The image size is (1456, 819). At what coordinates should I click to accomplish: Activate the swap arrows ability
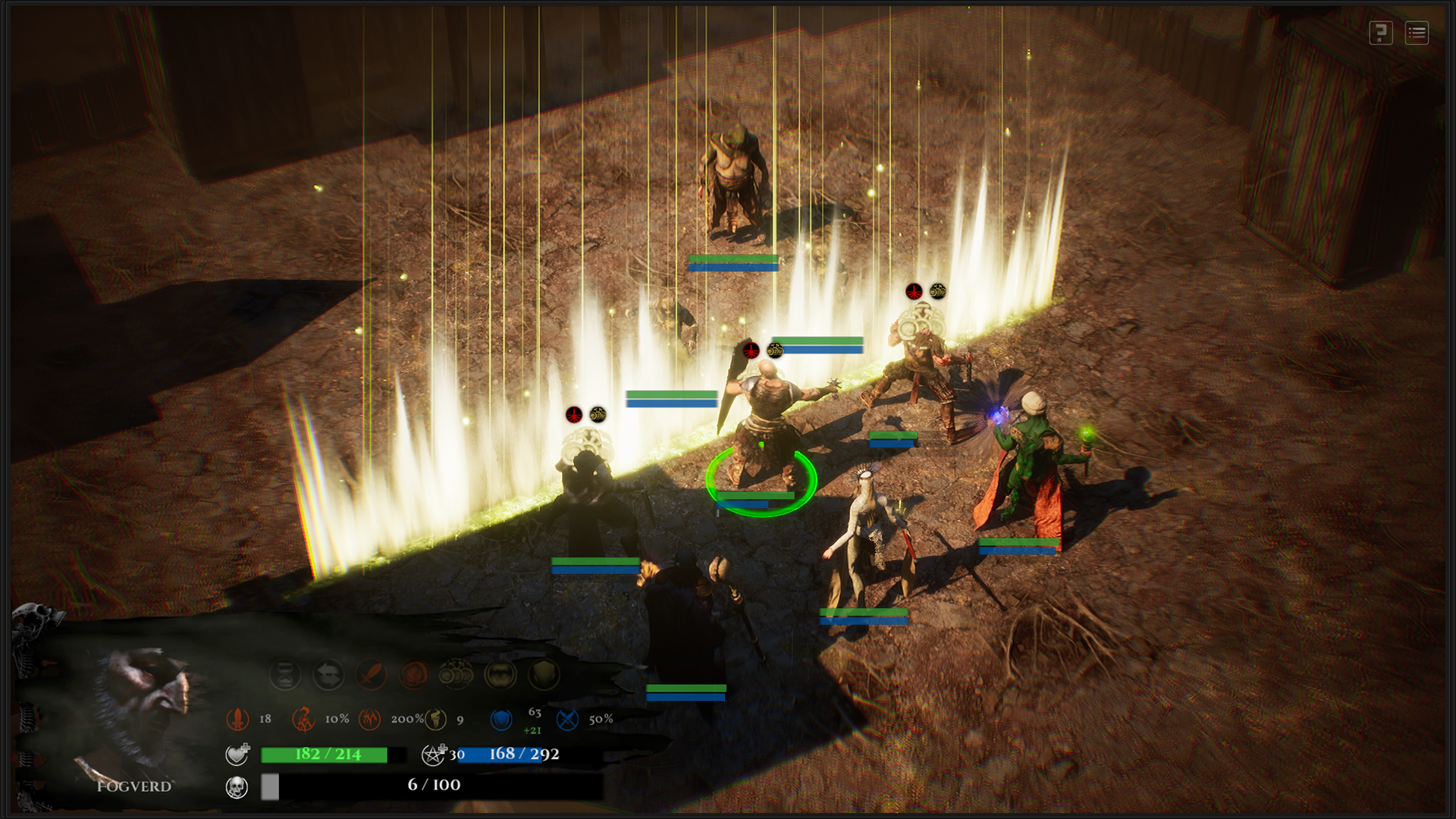tap(328, 674)
